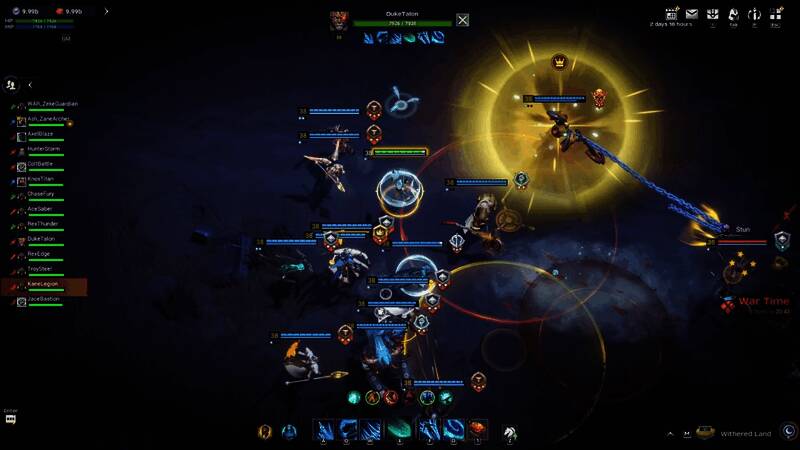The image size is (800, 450).
Task: Open the character silhouette menu icon
Action: [x=733, y=14]
